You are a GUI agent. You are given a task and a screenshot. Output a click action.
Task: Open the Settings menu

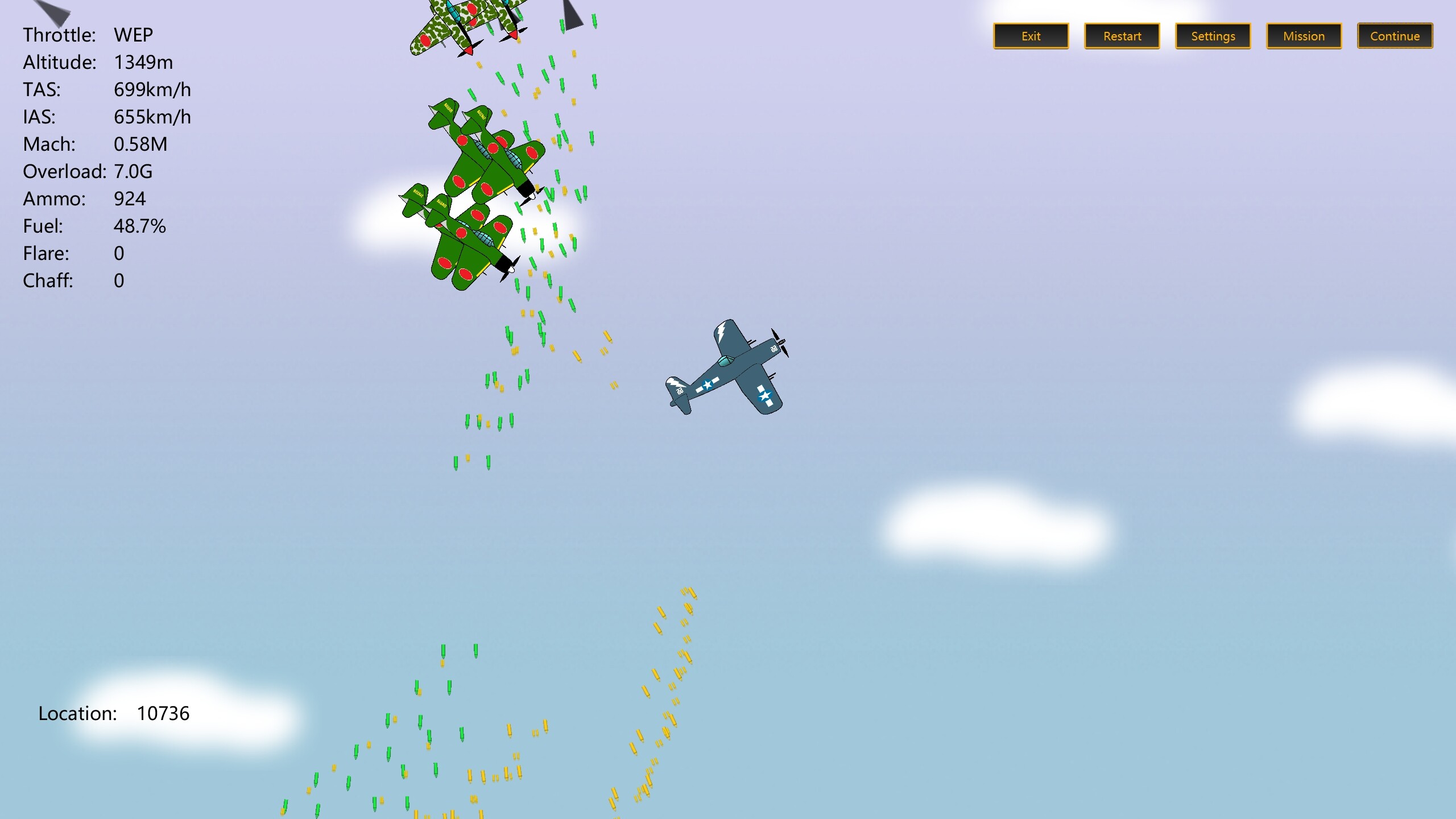[x=1213, y=36]
